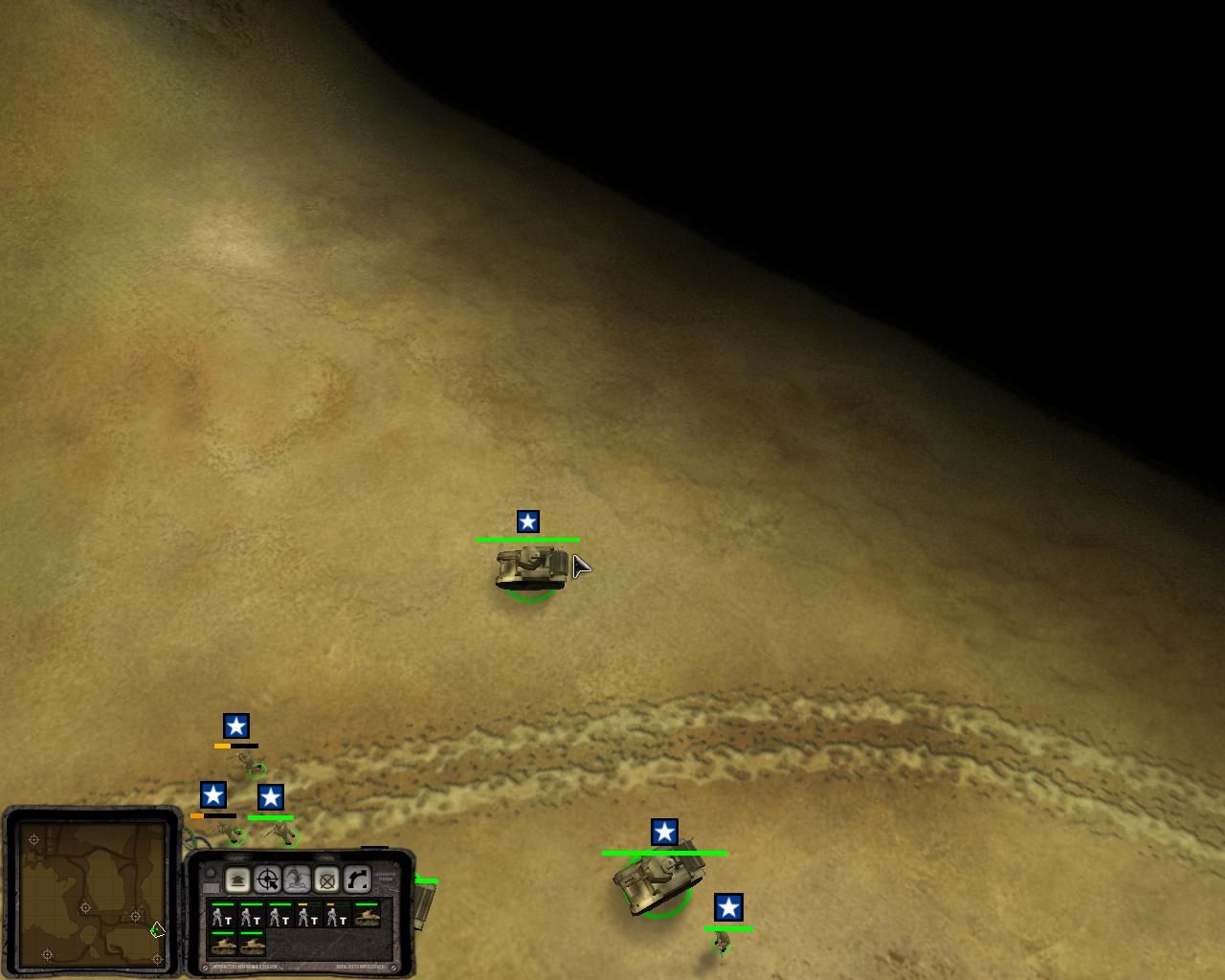The width and height of the screenshot is (1225, 980).
Task: Activate the crossed-circle stop command
Action: point(326,880)
